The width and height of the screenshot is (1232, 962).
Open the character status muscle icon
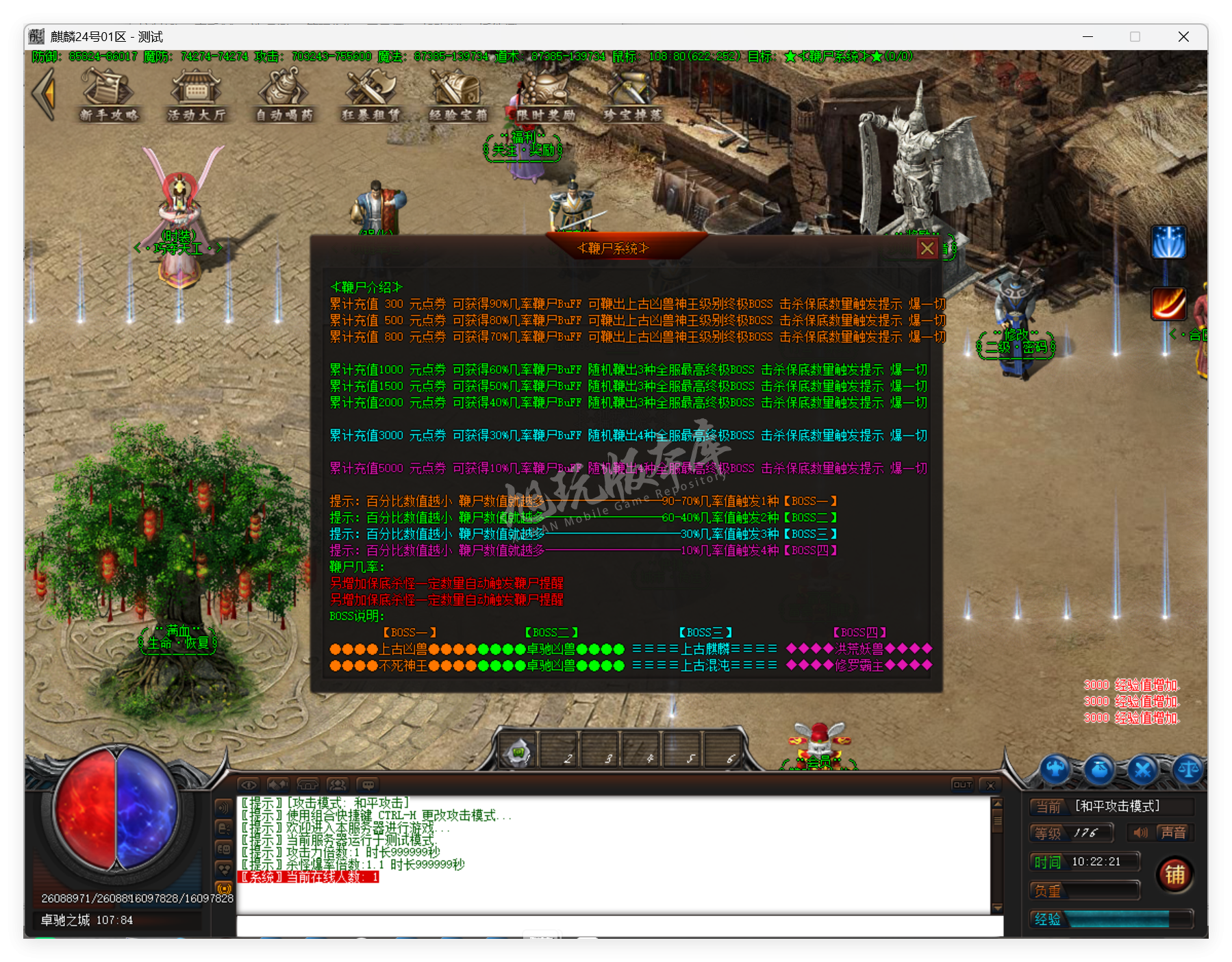click(1055, 770)
